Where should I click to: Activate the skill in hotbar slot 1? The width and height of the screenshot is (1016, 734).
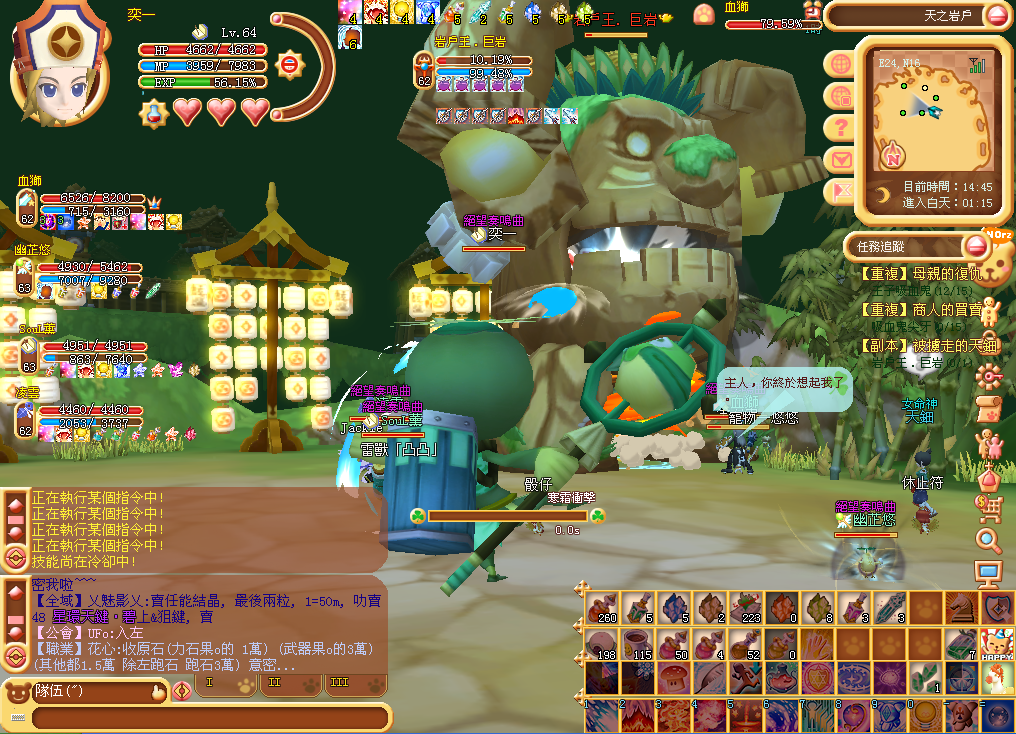[x=602, y=716]
